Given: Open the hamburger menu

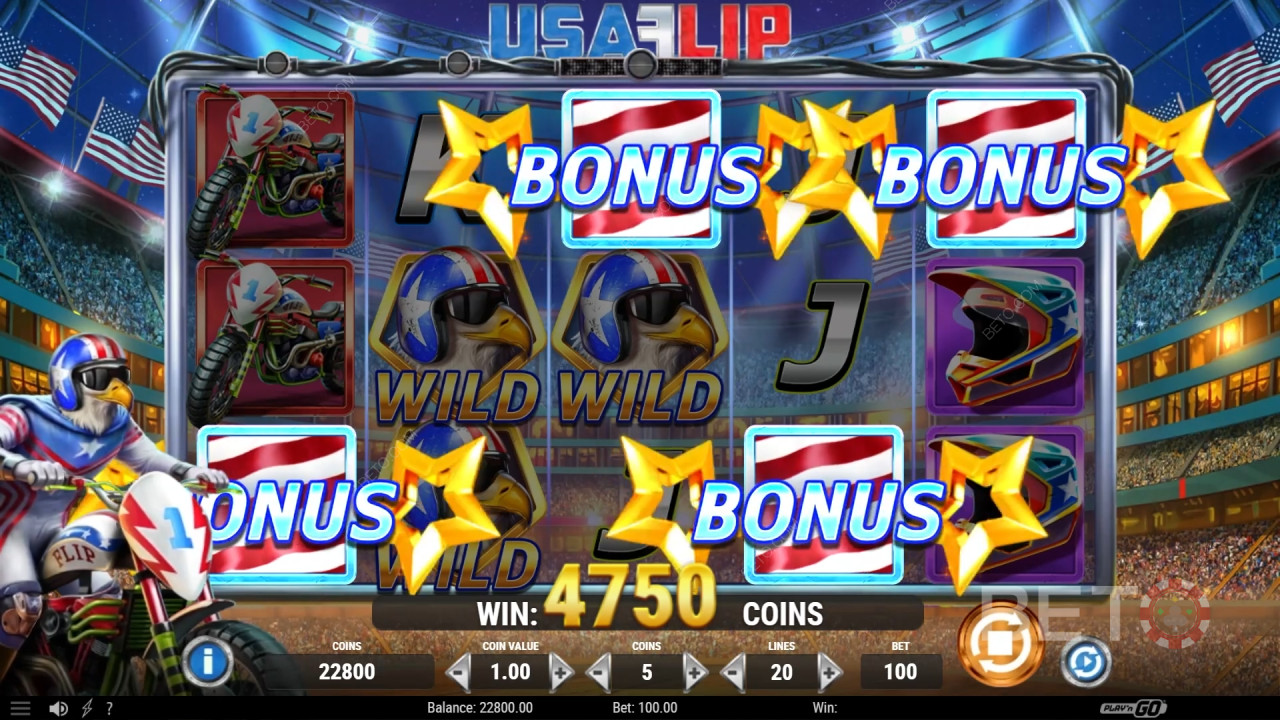Looking at the screenshot, I should click(x=20, y=709).
